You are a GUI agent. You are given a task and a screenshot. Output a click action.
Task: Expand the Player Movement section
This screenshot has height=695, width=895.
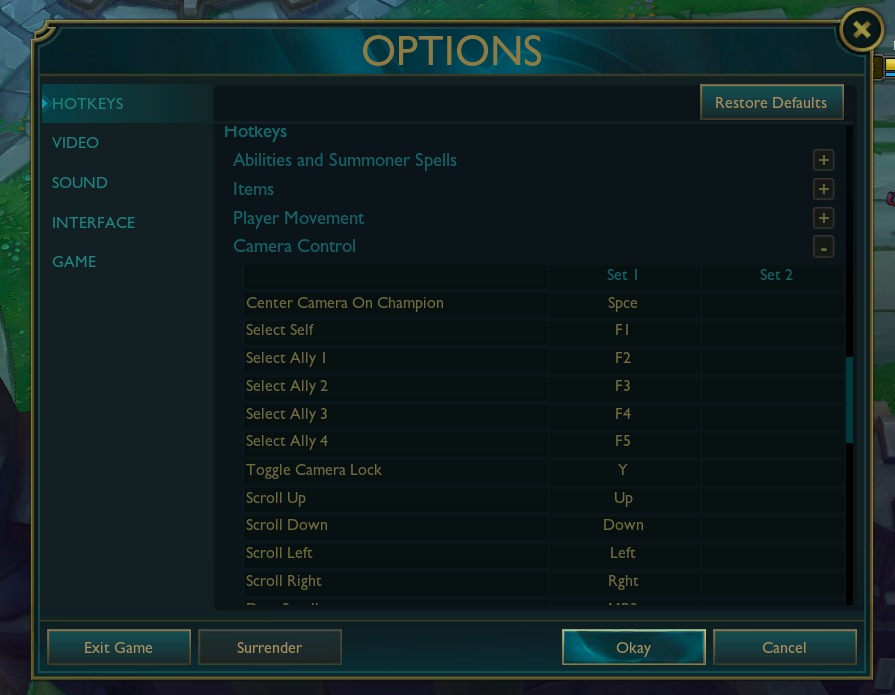pos(823,218)
